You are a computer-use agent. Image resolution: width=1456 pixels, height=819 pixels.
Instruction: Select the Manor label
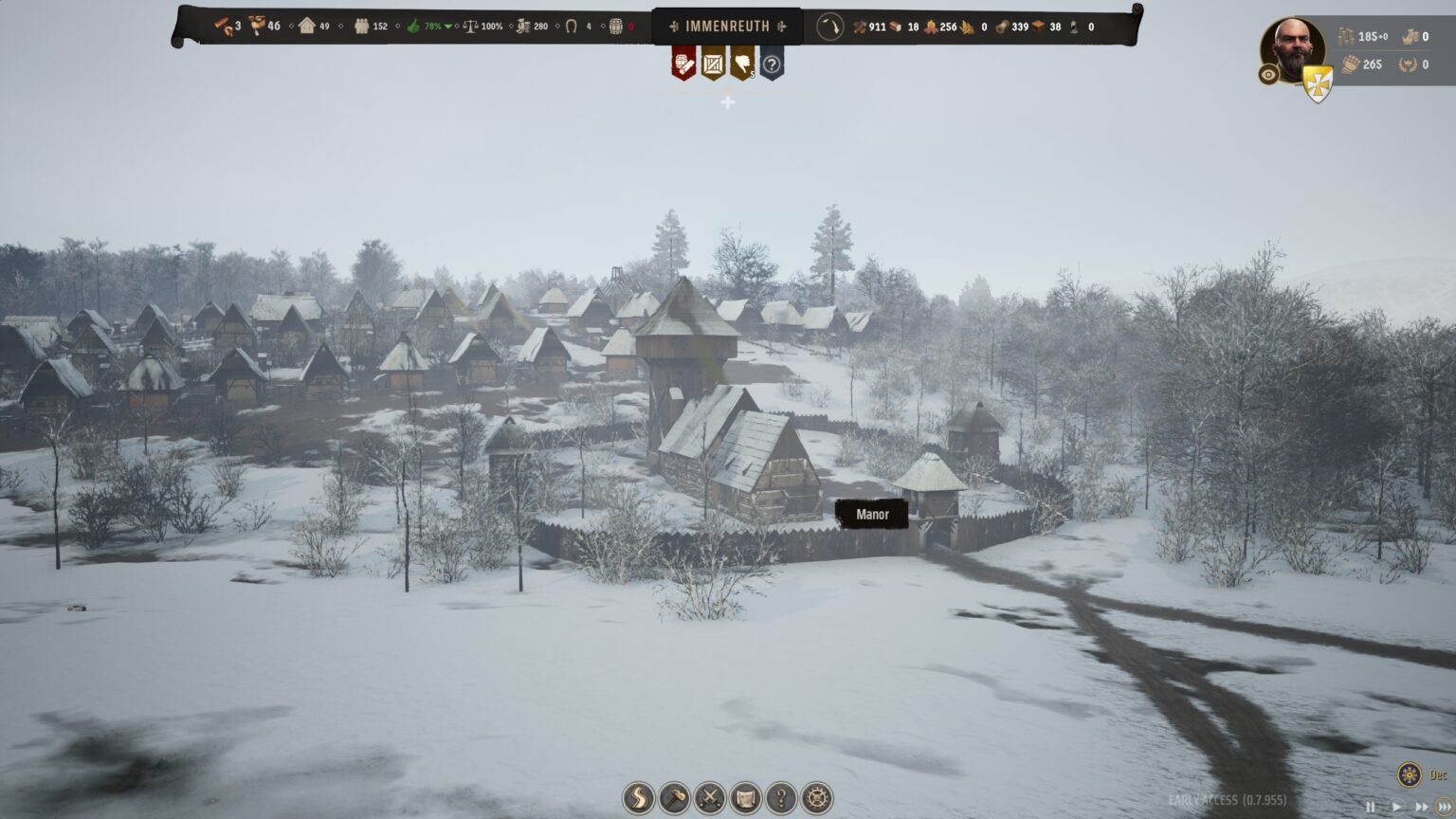[872, 515]
